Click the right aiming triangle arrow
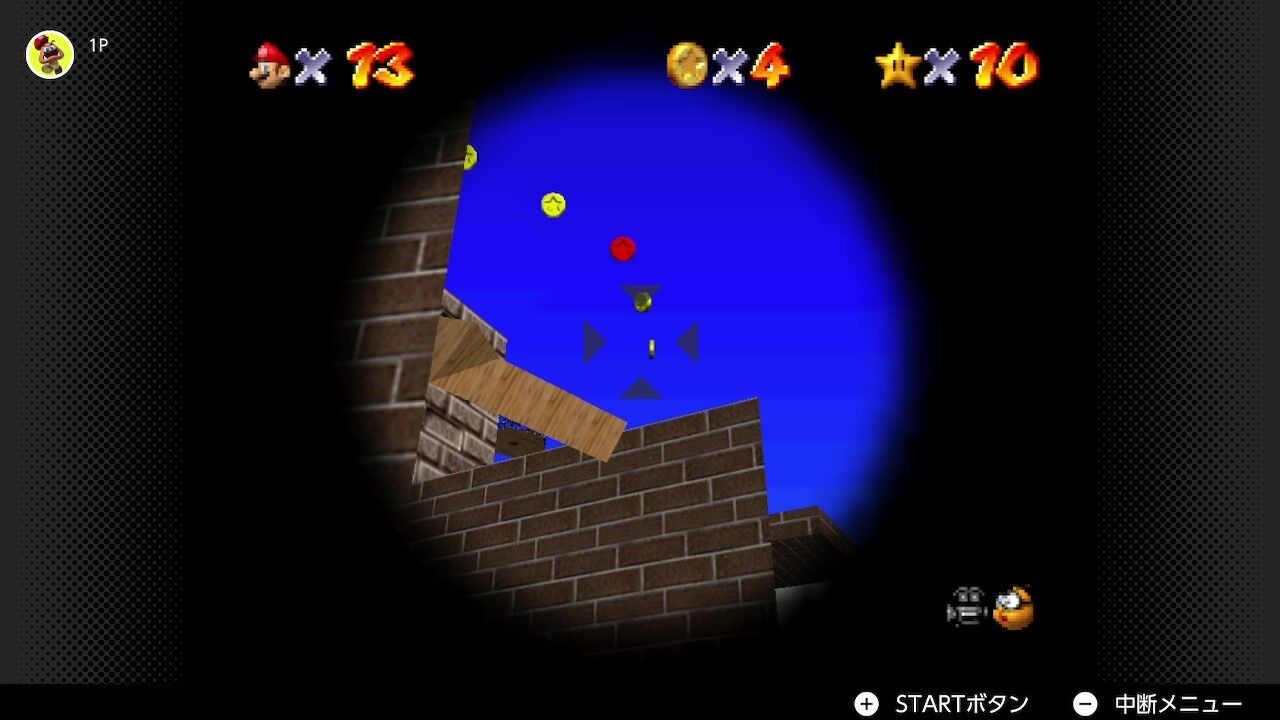This screenshot has height=720, width=1280. coord(688,343)
